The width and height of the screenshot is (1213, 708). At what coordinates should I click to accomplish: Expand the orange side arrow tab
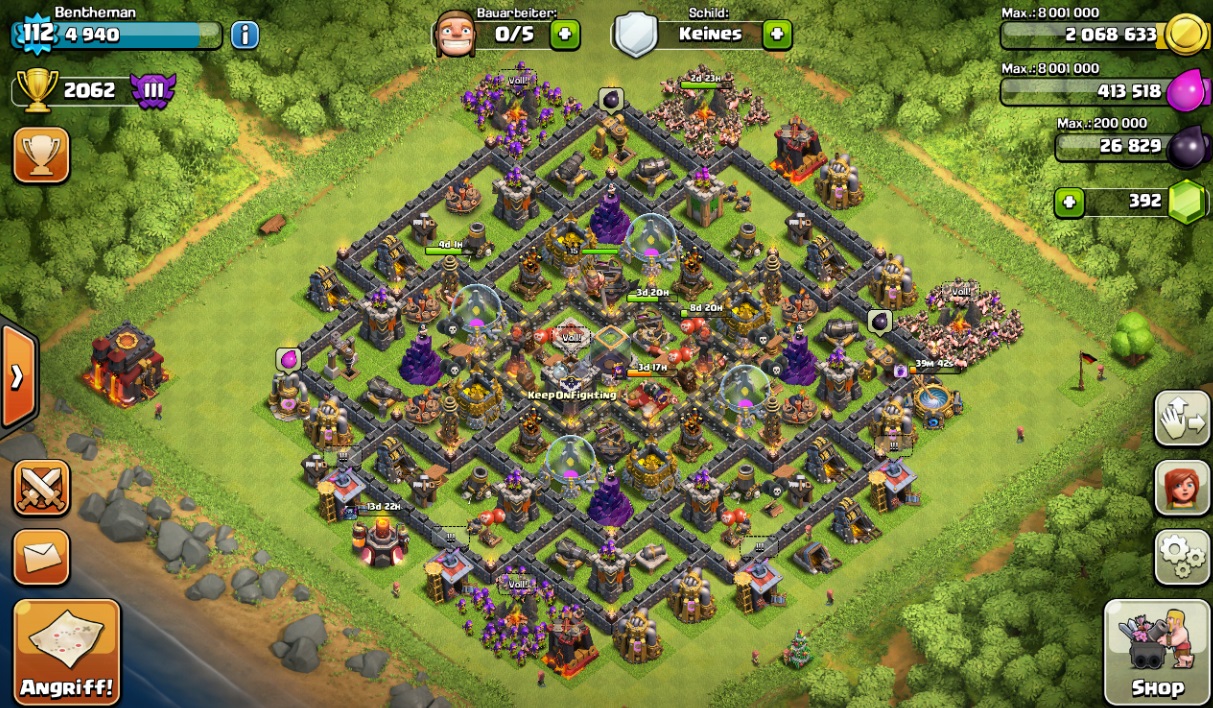(x=17, y=377)
